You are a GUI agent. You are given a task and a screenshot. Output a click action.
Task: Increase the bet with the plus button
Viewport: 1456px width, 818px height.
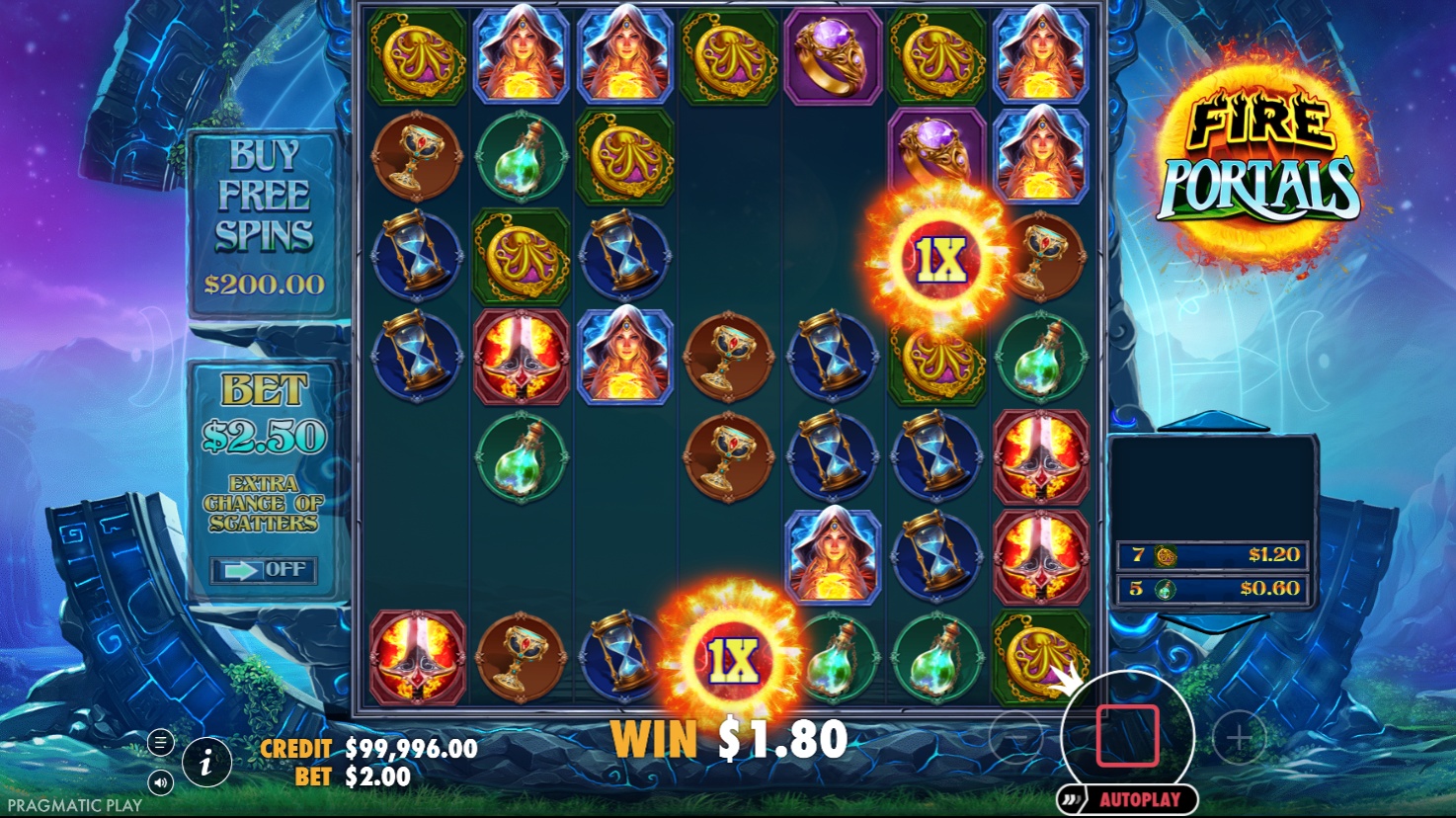pos(1239,736)
